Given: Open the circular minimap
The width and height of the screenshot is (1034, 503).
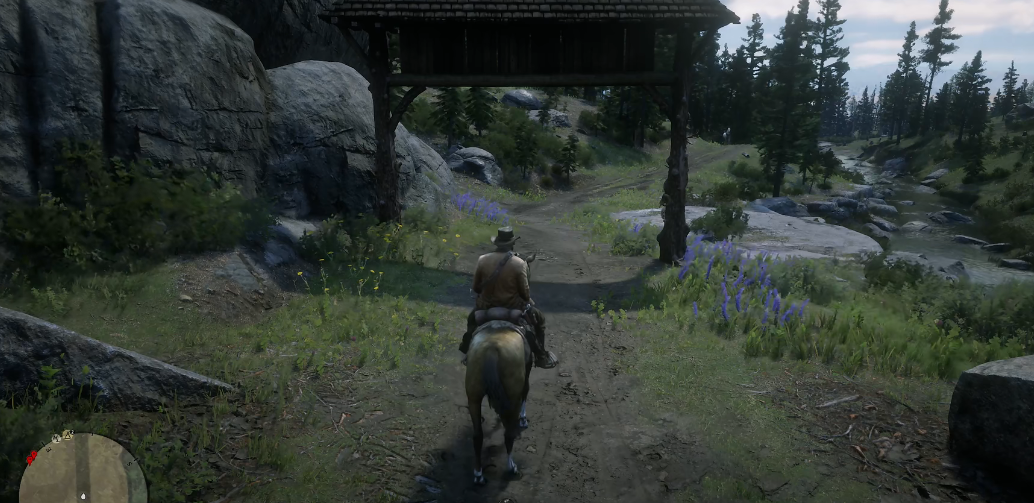Looking at the screenshot, I should pyautogui.click(x=82, y=472).
